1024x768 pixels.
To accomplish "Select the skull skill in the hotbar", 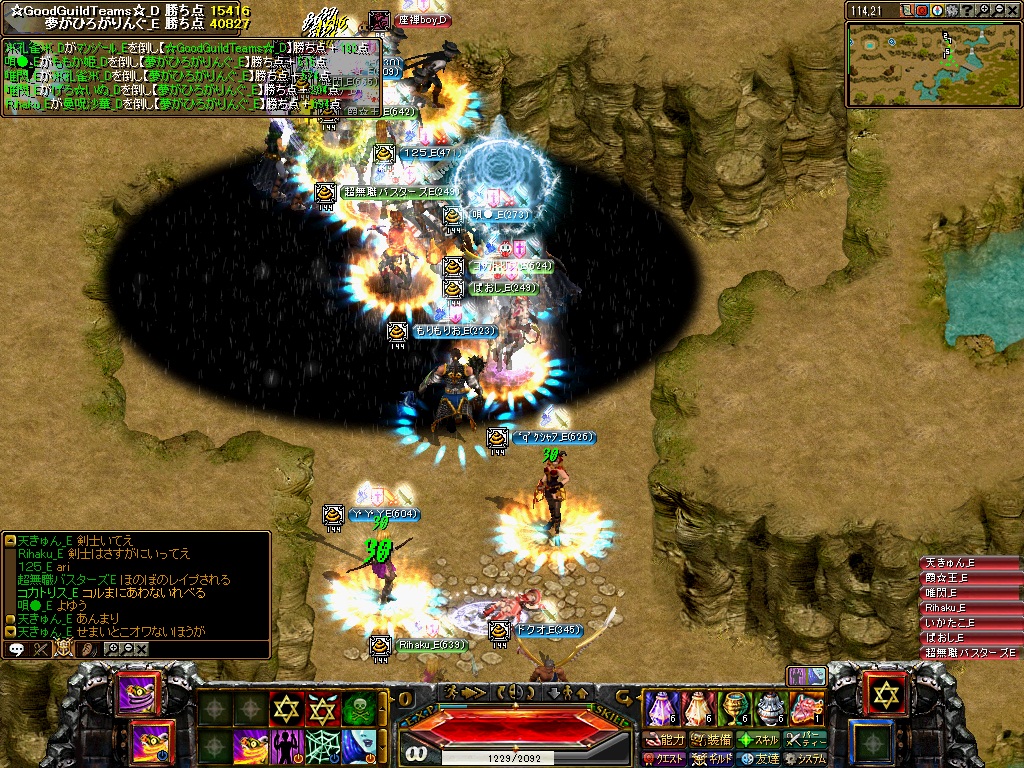I will [x=358, y=709].
